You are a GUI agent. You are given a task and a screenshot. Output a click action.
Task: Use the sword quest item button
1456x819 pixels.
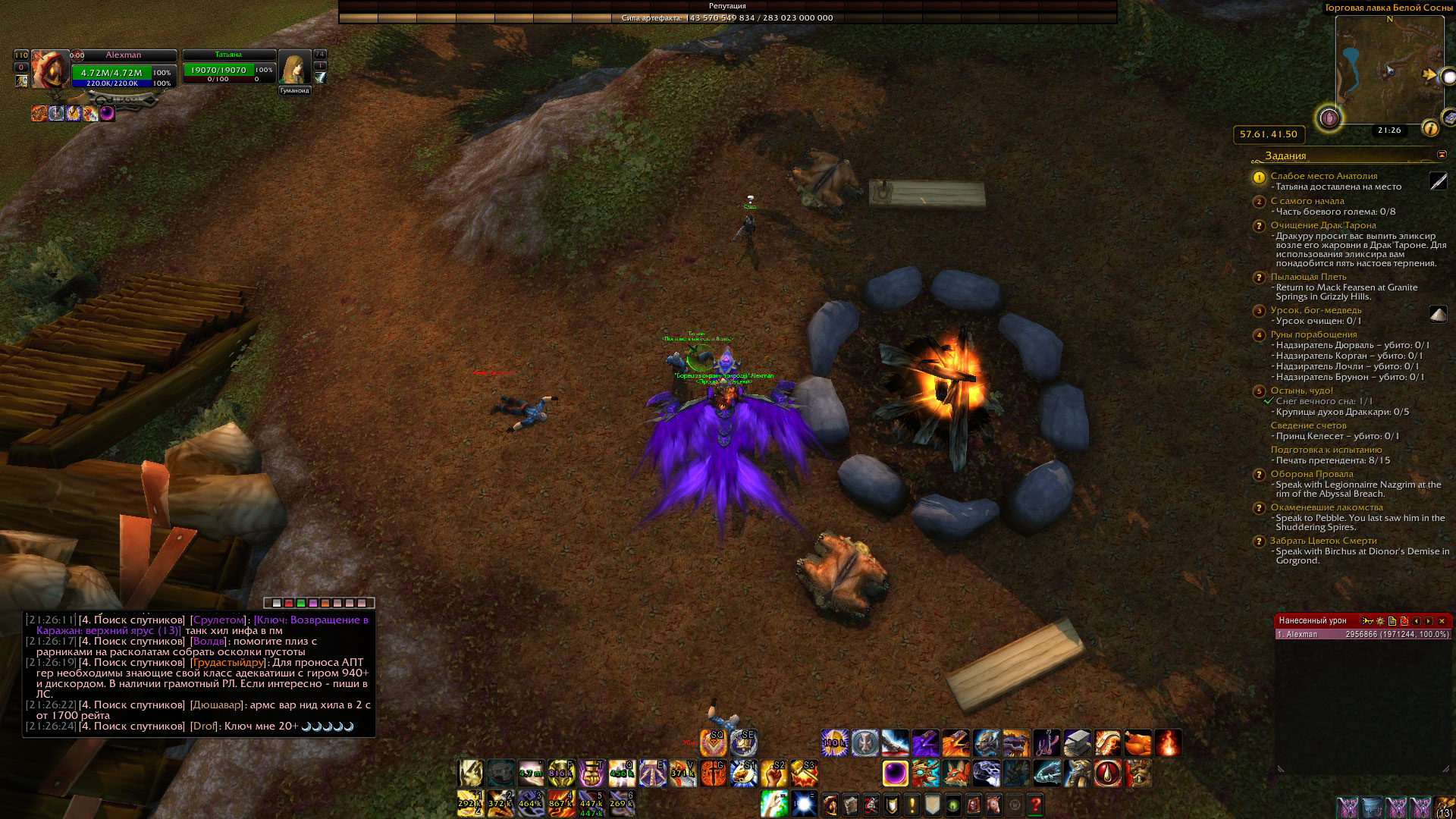[1438, 181]
